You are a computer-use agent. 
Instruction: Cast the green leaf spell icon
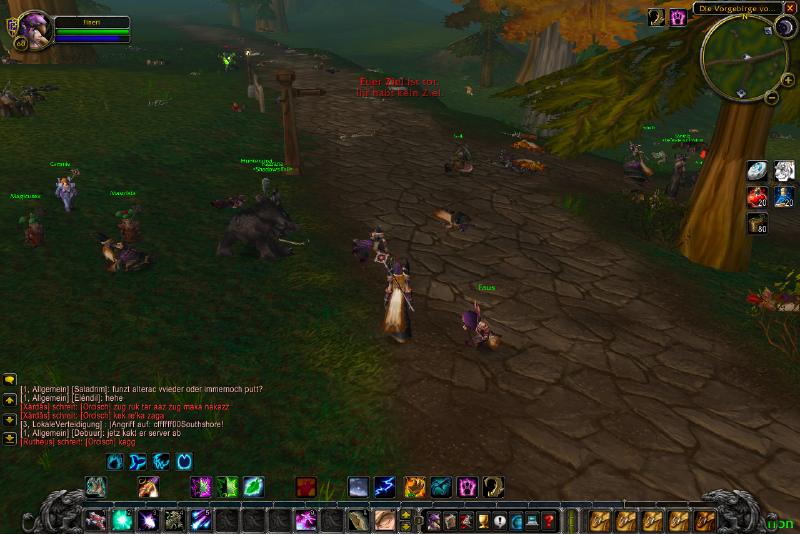click(254, 487)
